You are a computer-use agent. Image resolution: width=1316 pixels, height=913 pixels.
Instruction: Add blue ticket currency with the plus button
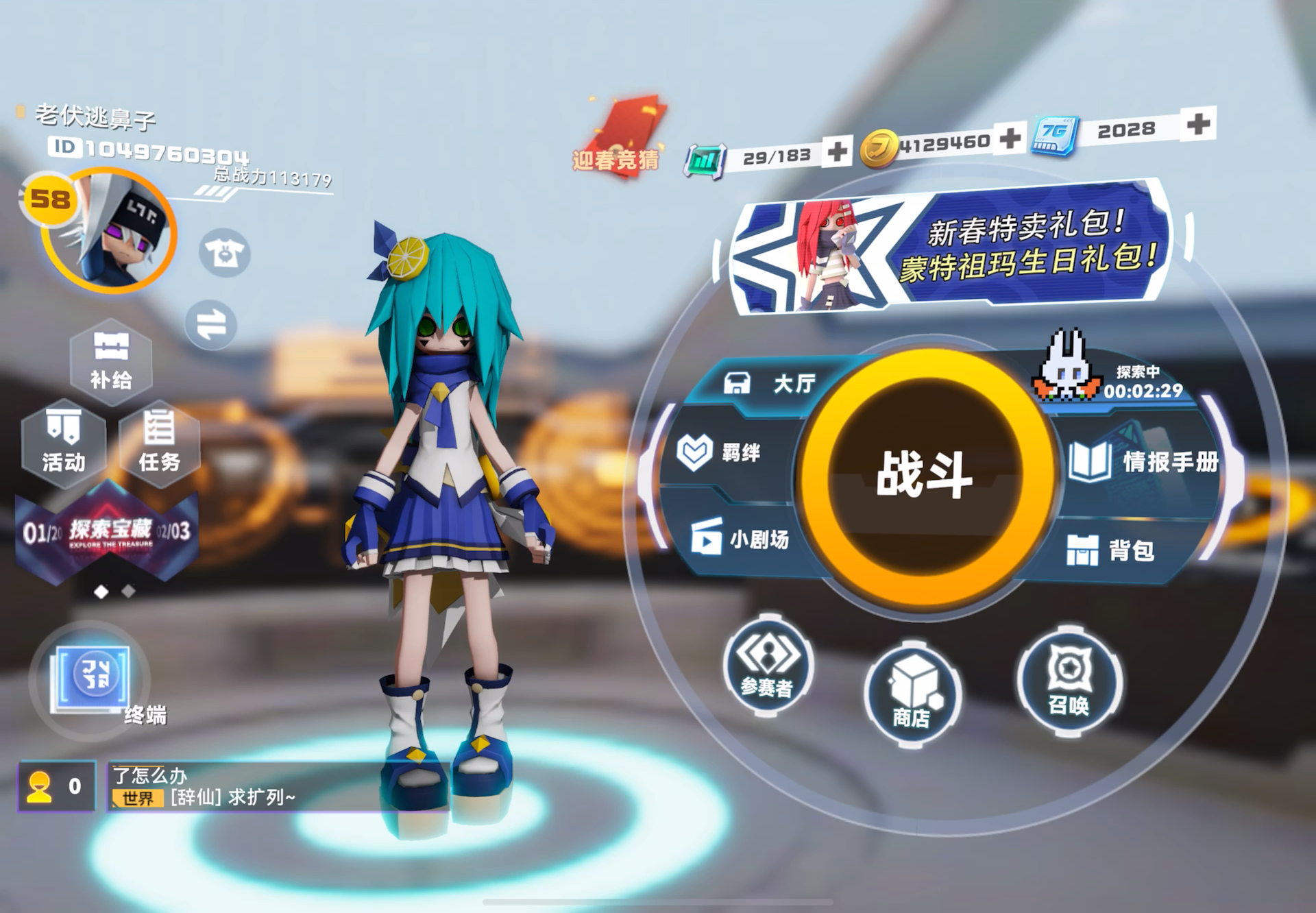(1197, 124)
